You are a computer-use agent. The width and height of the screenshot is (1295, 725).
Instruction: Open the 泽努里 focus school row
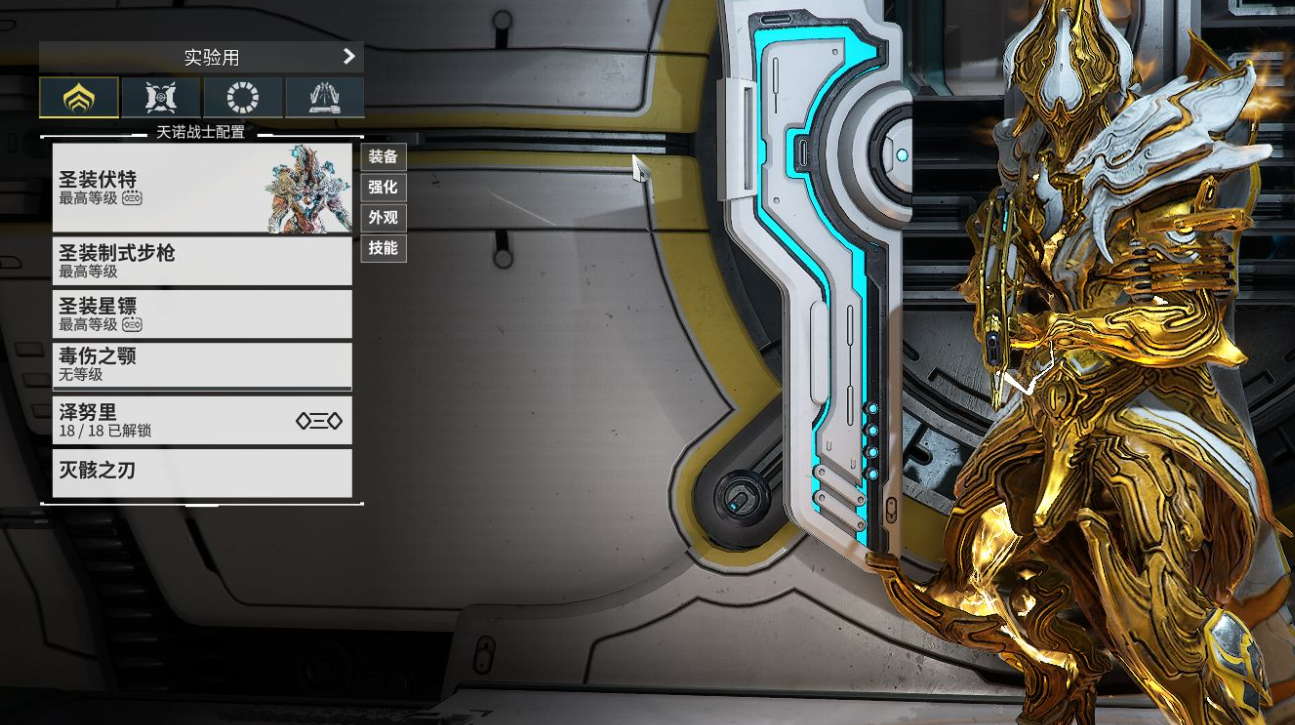coord(202,420)
